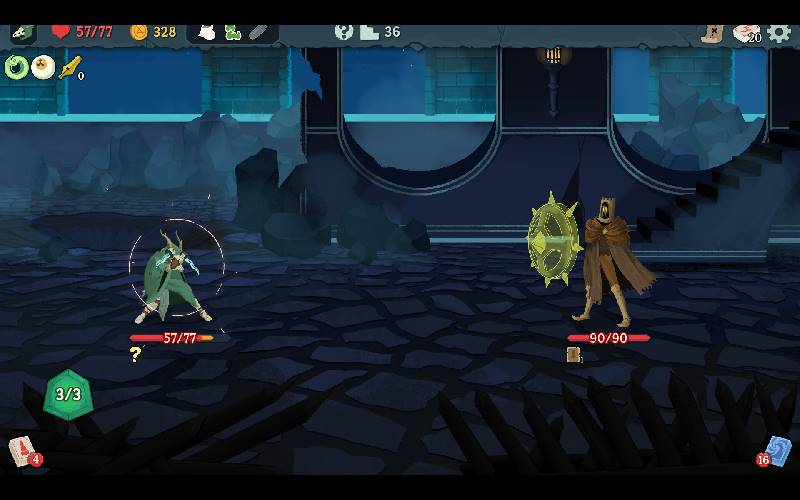Open the treasure map
This screenshot has width=800, height=500.
click(x=712, y=33)
